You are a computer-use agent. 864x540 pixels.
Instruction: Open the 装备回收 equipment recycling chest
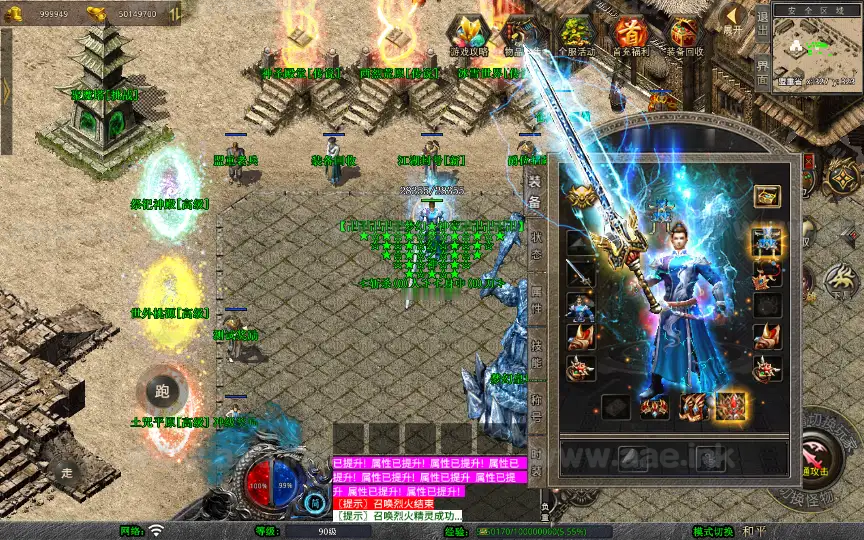(x=685, y=37)
